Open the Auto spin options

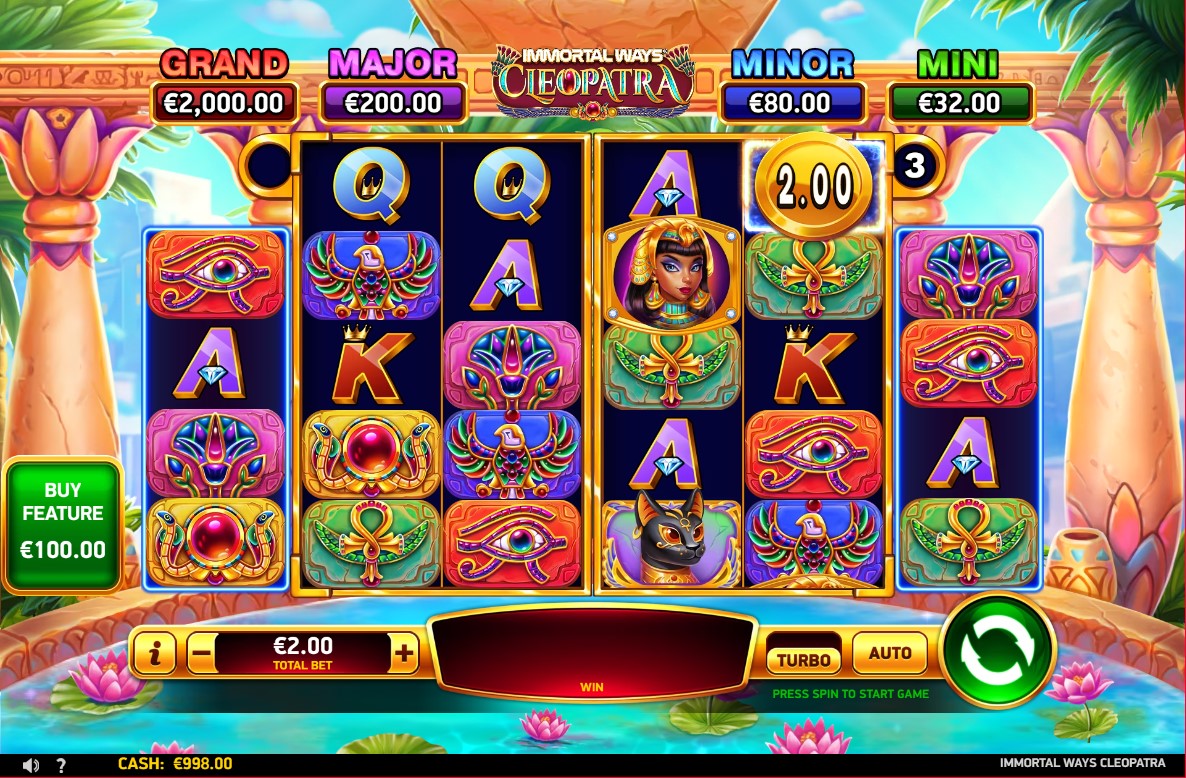point(889,653)
